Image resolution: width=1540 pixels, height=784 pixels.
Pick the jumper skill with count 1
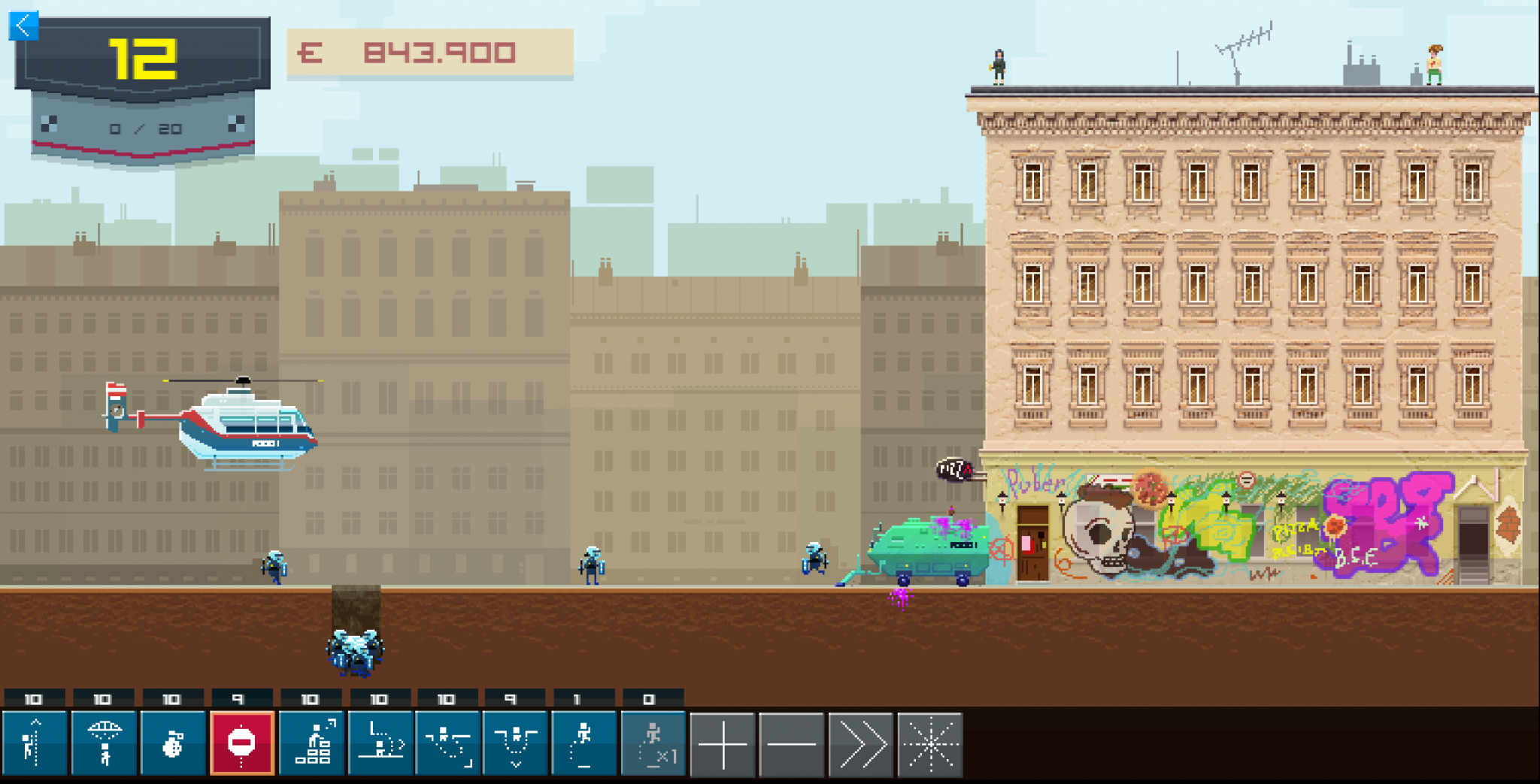[584, 743]
